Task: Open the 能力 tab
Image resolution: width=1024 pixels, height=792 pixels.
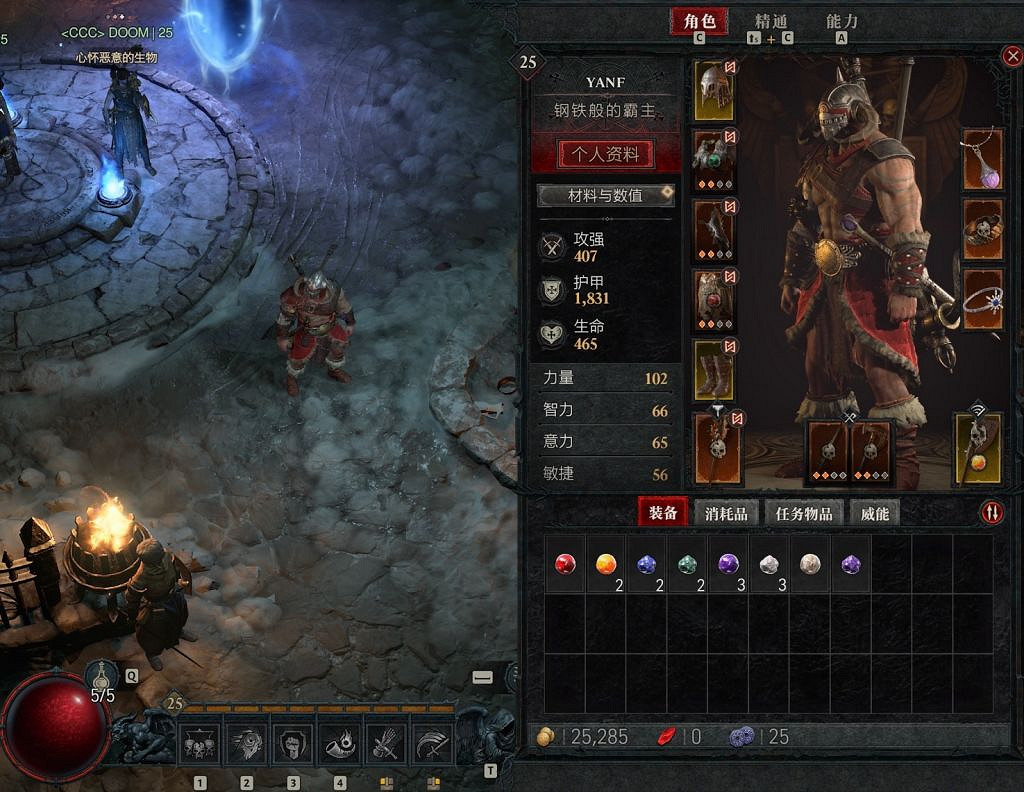Action: (x=841, y=21)
